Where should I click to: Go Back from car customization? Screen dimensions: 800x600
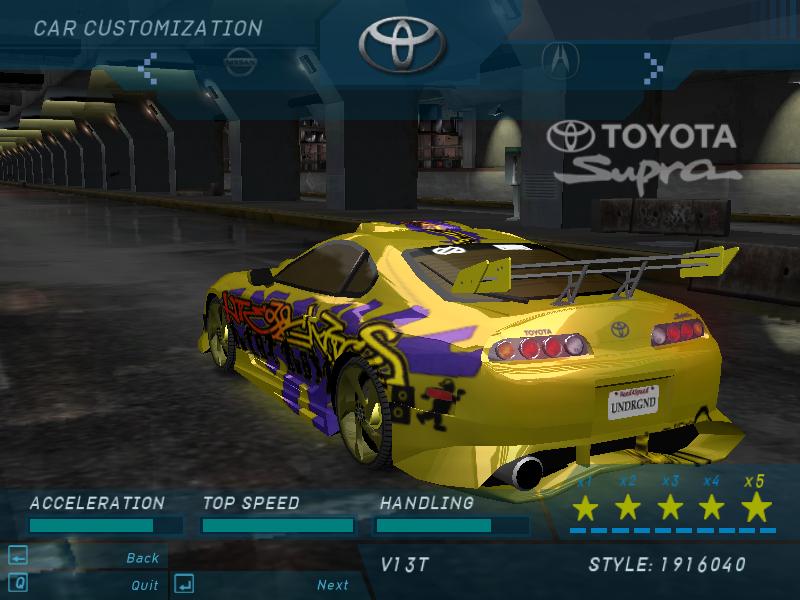142,558
